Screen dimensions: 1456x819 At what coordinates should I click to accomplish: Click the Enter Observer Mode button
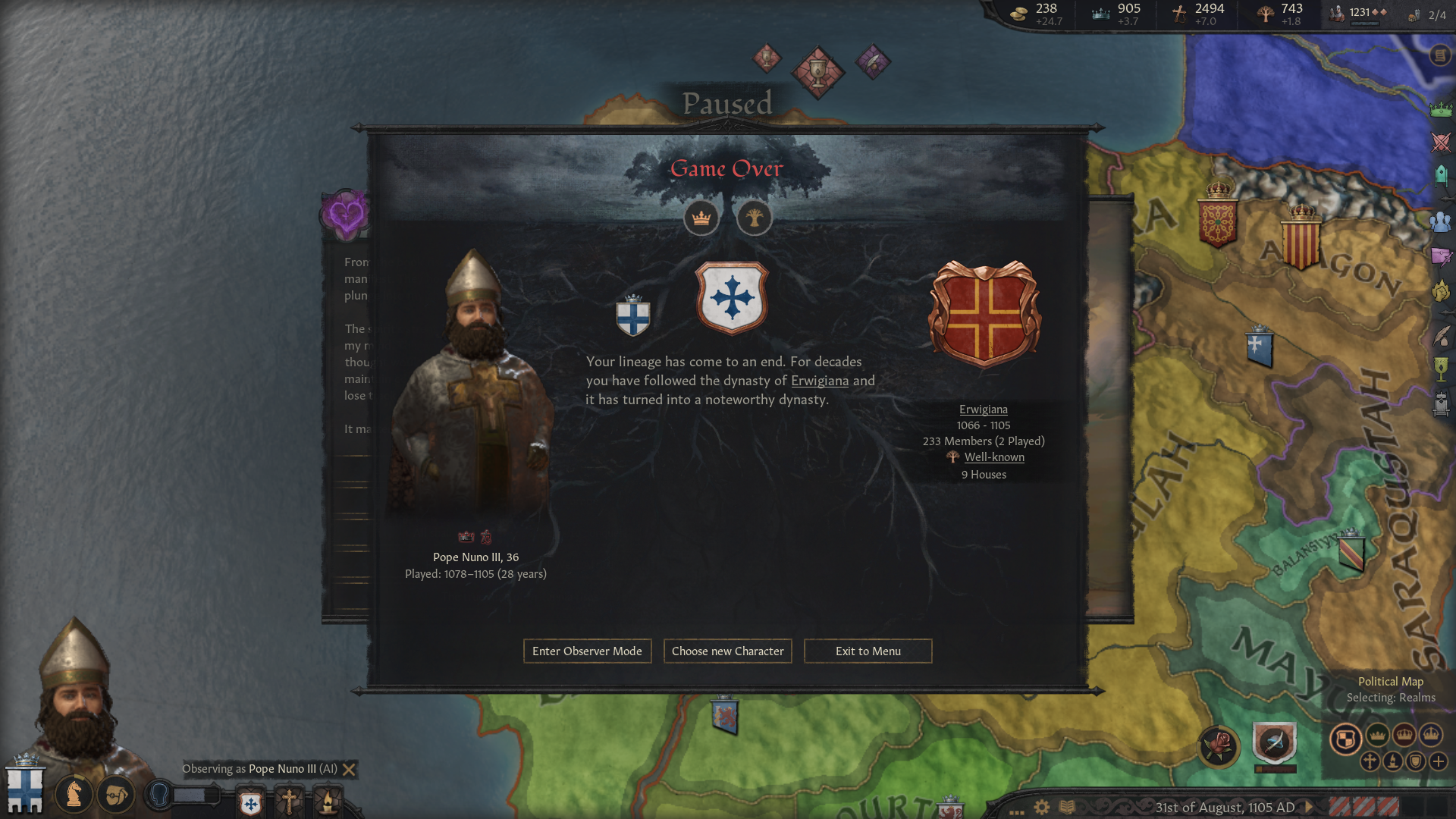click(587, 651)
